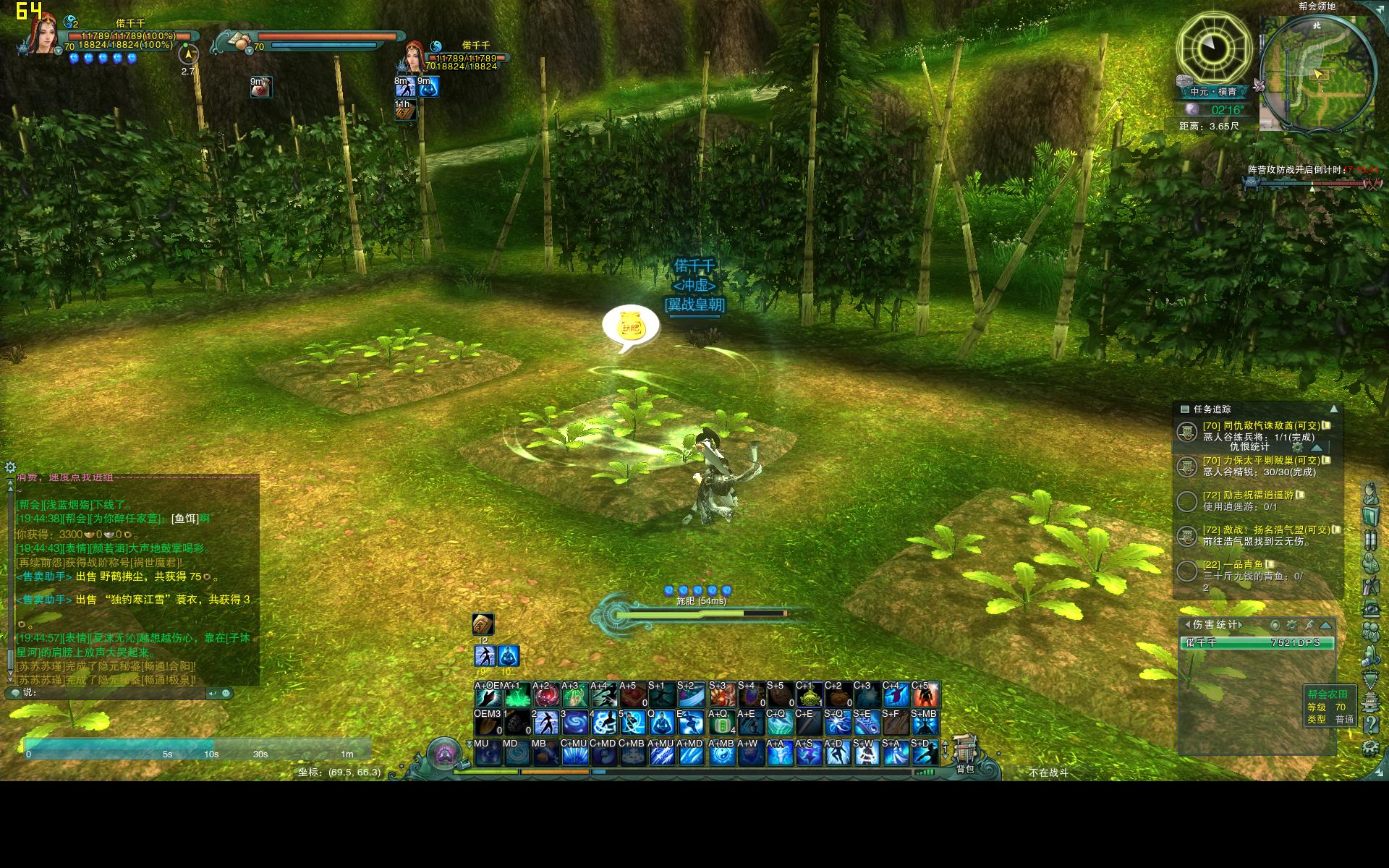Collapse the 任务追踪 quest tracker panel

1333,409
